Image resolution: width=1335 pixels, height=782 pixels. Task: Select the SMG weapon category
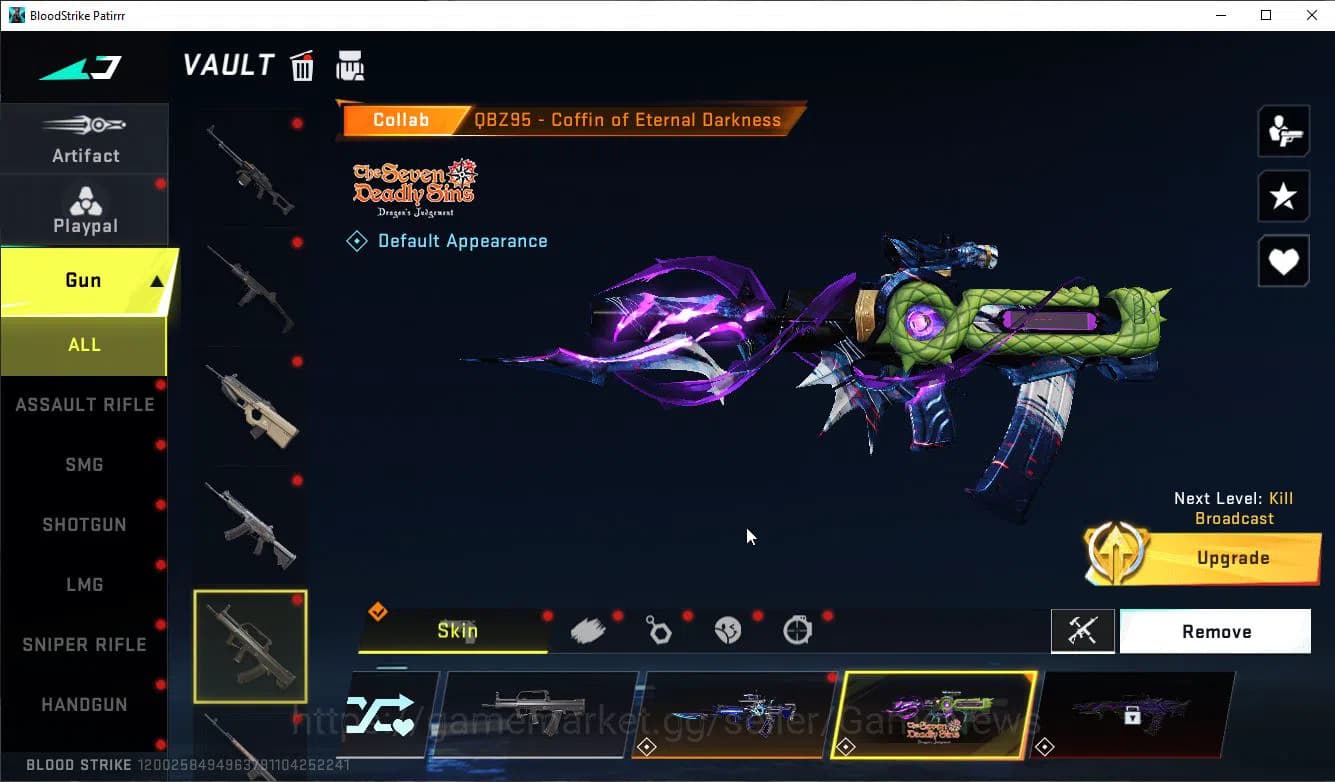[84, 464]
